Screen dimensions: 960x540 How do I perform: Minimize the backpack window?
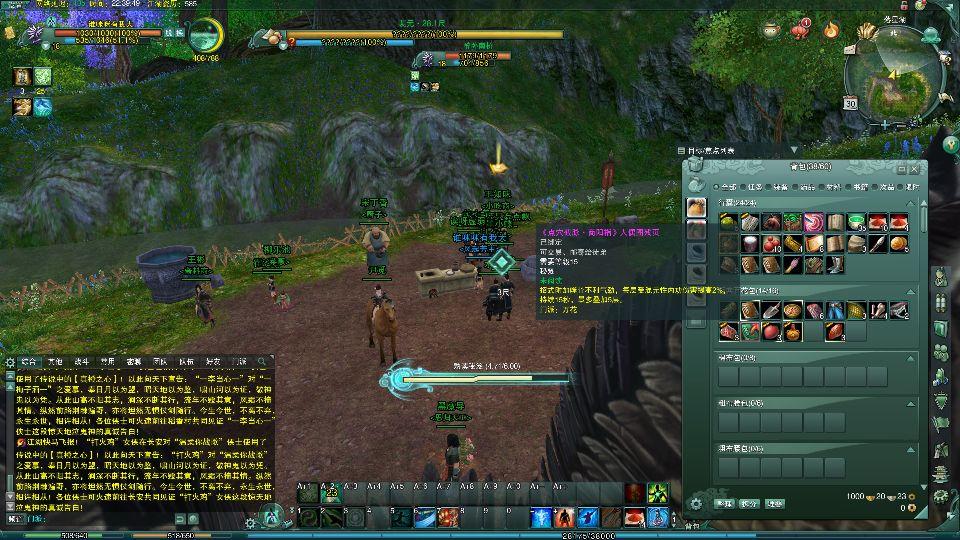(x=902, y=170)
